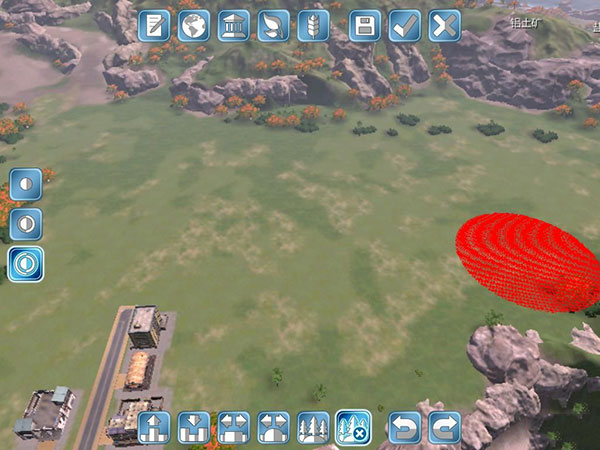The image size is (600, 450).
Task: Save the map with the floppy disk
Action: 365,26
